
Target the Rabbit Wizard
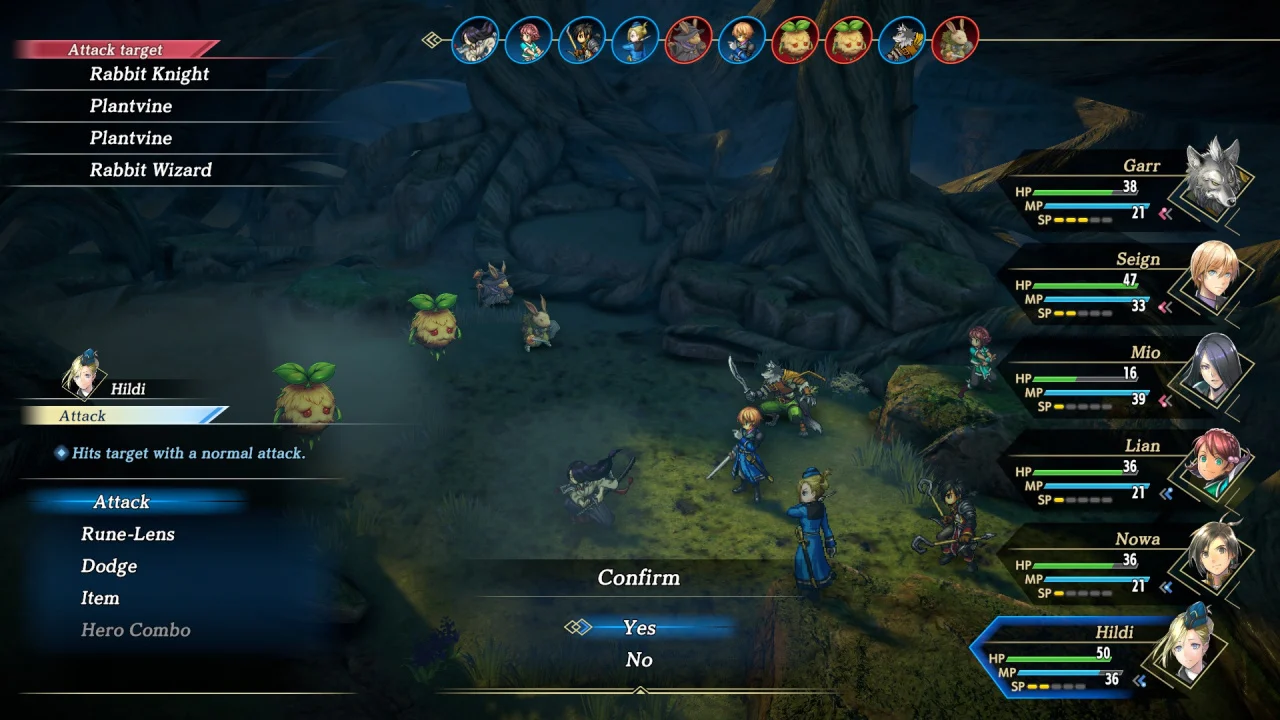150,170
